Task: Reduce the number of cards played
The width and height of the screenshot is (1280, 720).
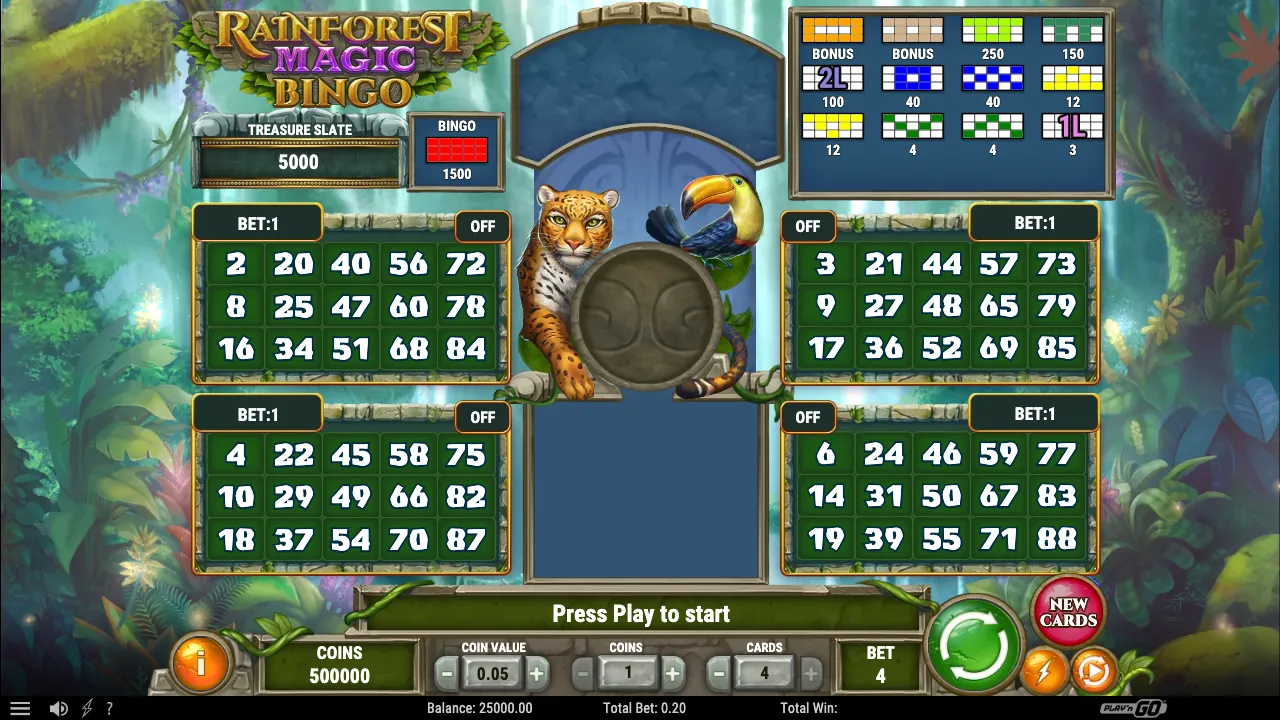Action: (x=717, y=673)
